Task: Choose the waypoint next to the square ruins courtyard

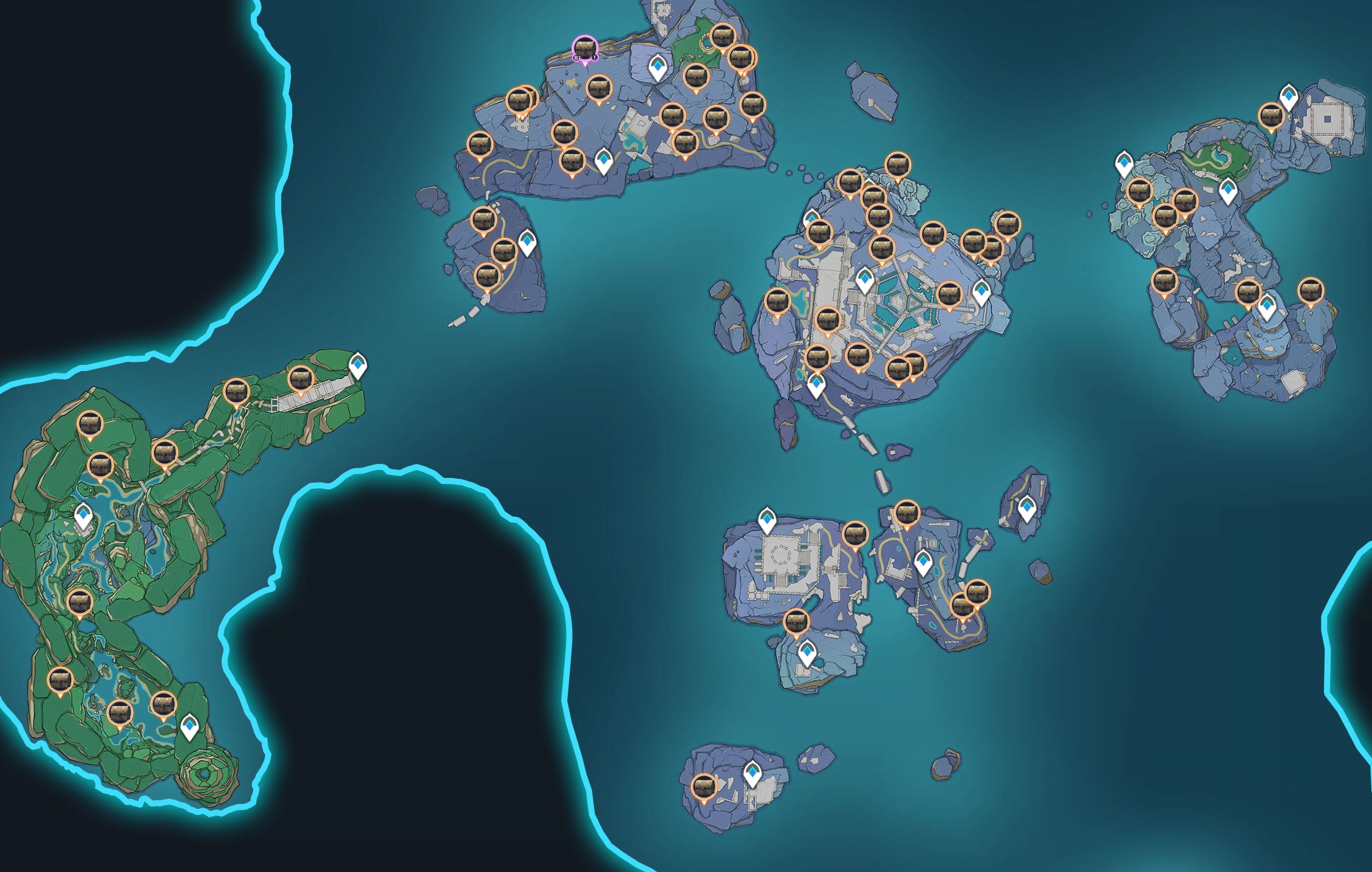Action: [1289, 97]
